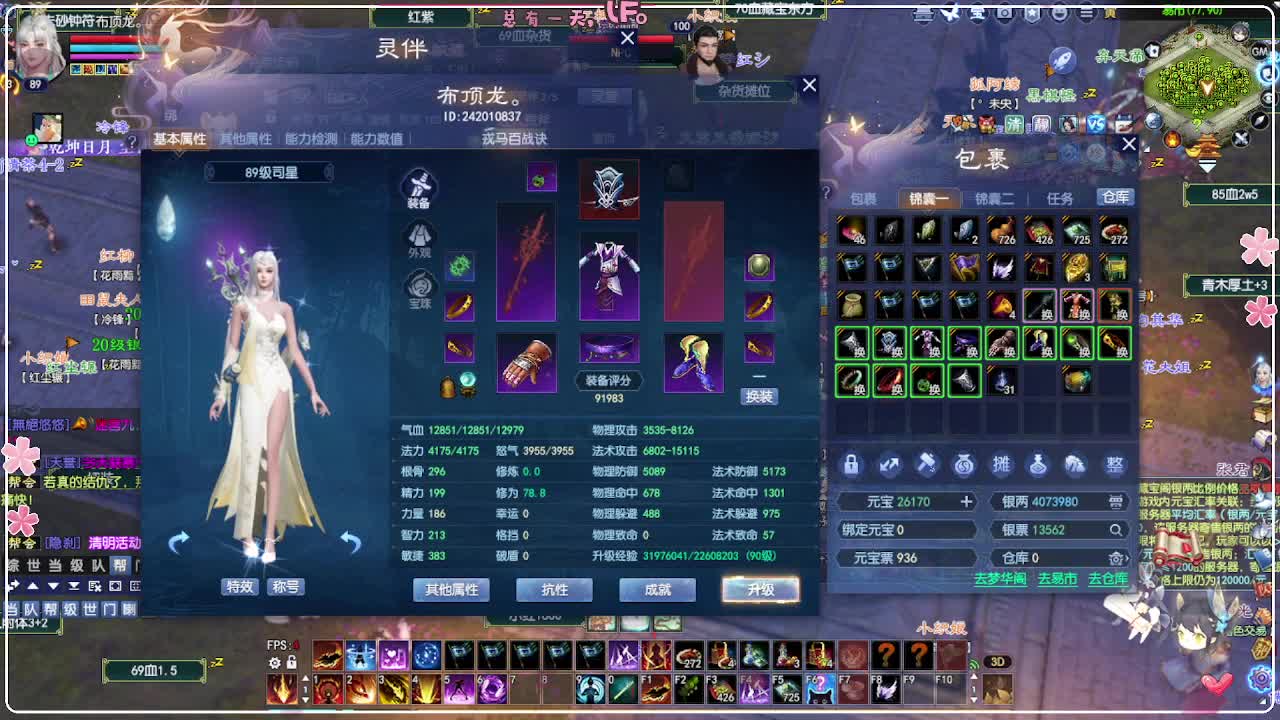Click the lock icon in the bag toolbar
The image size is (1280, 720).
click(852, 463)
